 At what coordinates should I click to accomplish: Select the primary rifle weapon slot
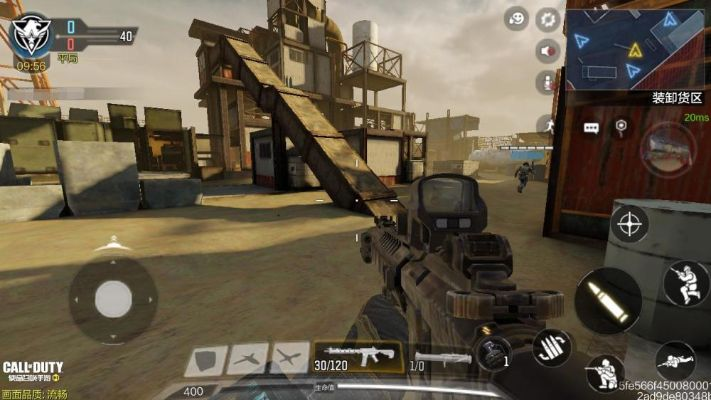(358, 357)
